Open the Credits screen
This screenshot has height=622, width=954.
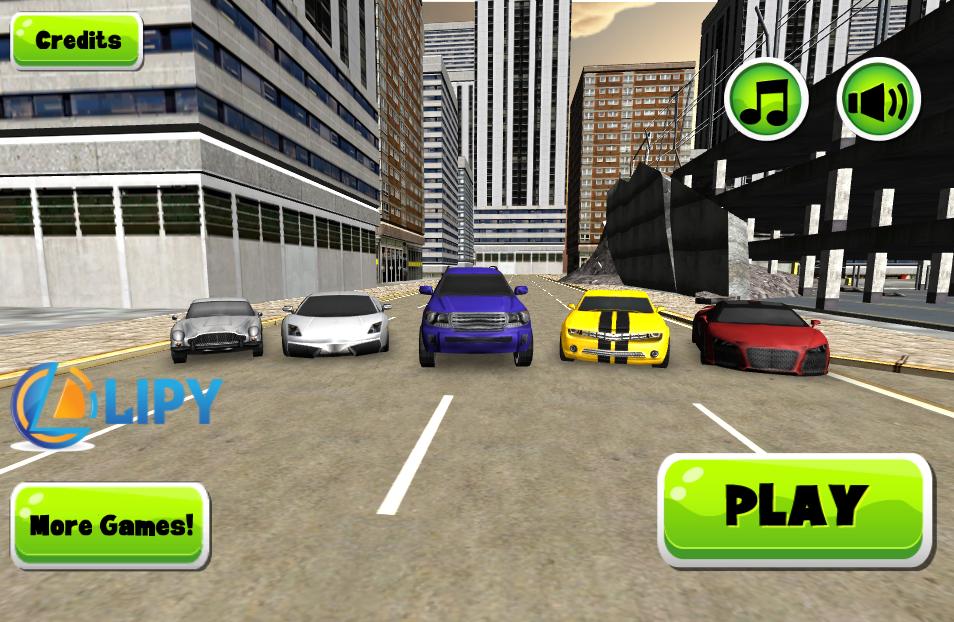(x=77, y=41)
